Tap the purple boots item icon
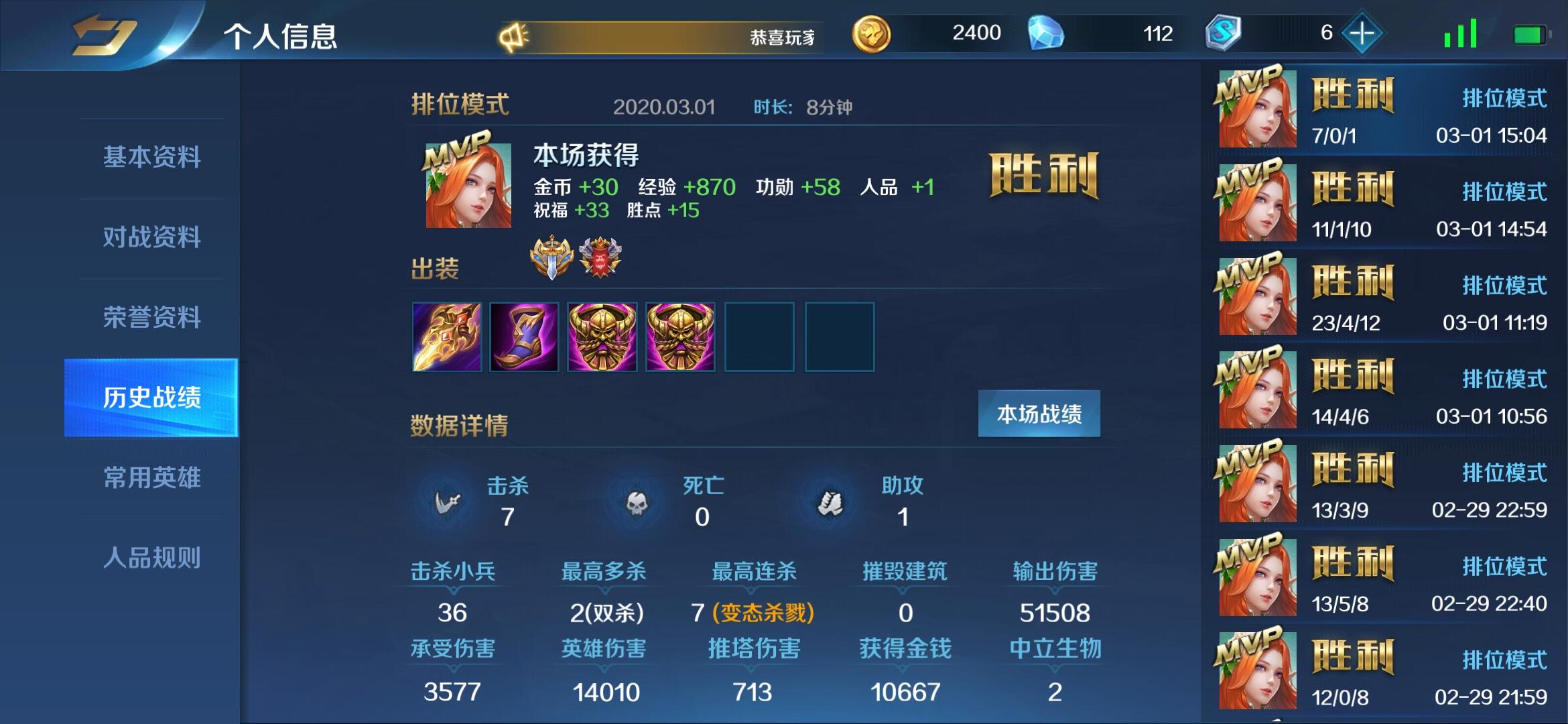This screenshot has width=1568, height=724. [x=524, y=337]
